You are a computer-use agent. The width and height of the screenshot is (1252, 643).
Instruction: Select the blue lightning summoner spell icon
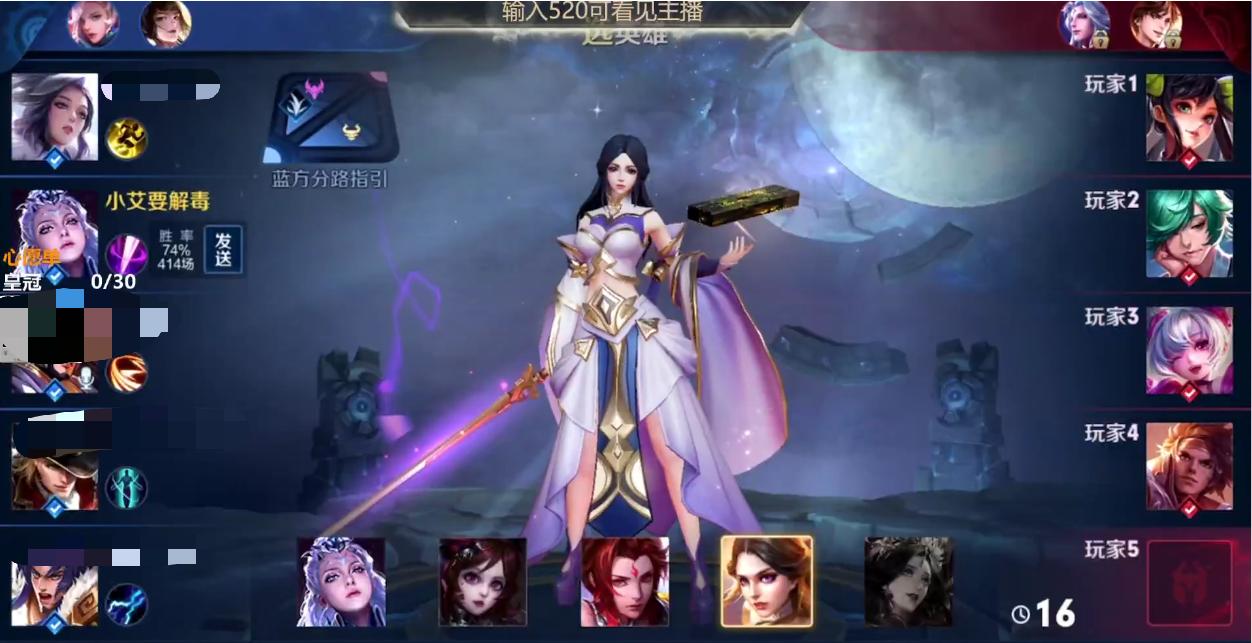(127, 604)
